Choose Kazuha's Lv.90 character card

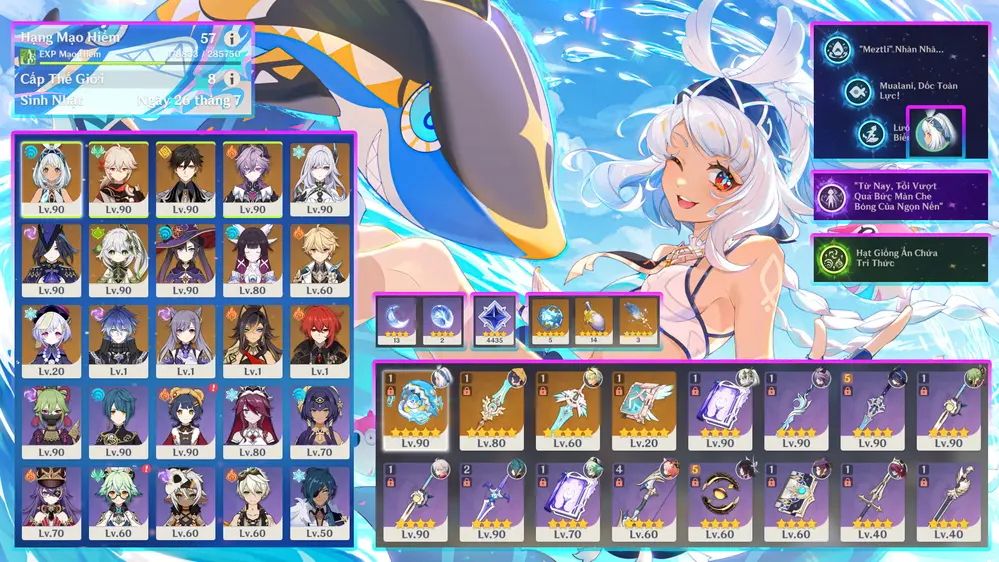(x=119, y=179)
